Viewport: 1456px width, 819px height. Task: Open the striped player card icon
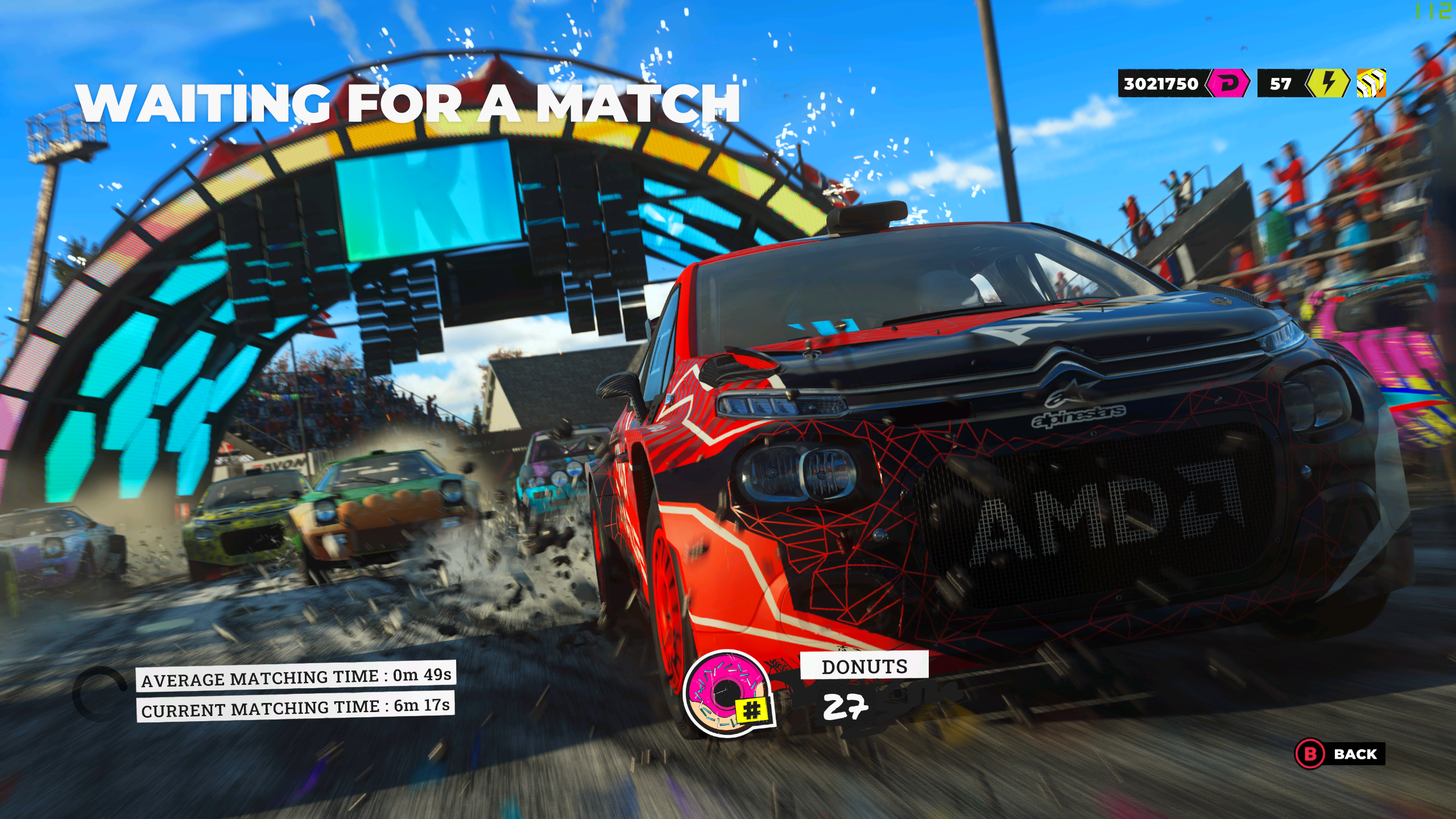1371,84
